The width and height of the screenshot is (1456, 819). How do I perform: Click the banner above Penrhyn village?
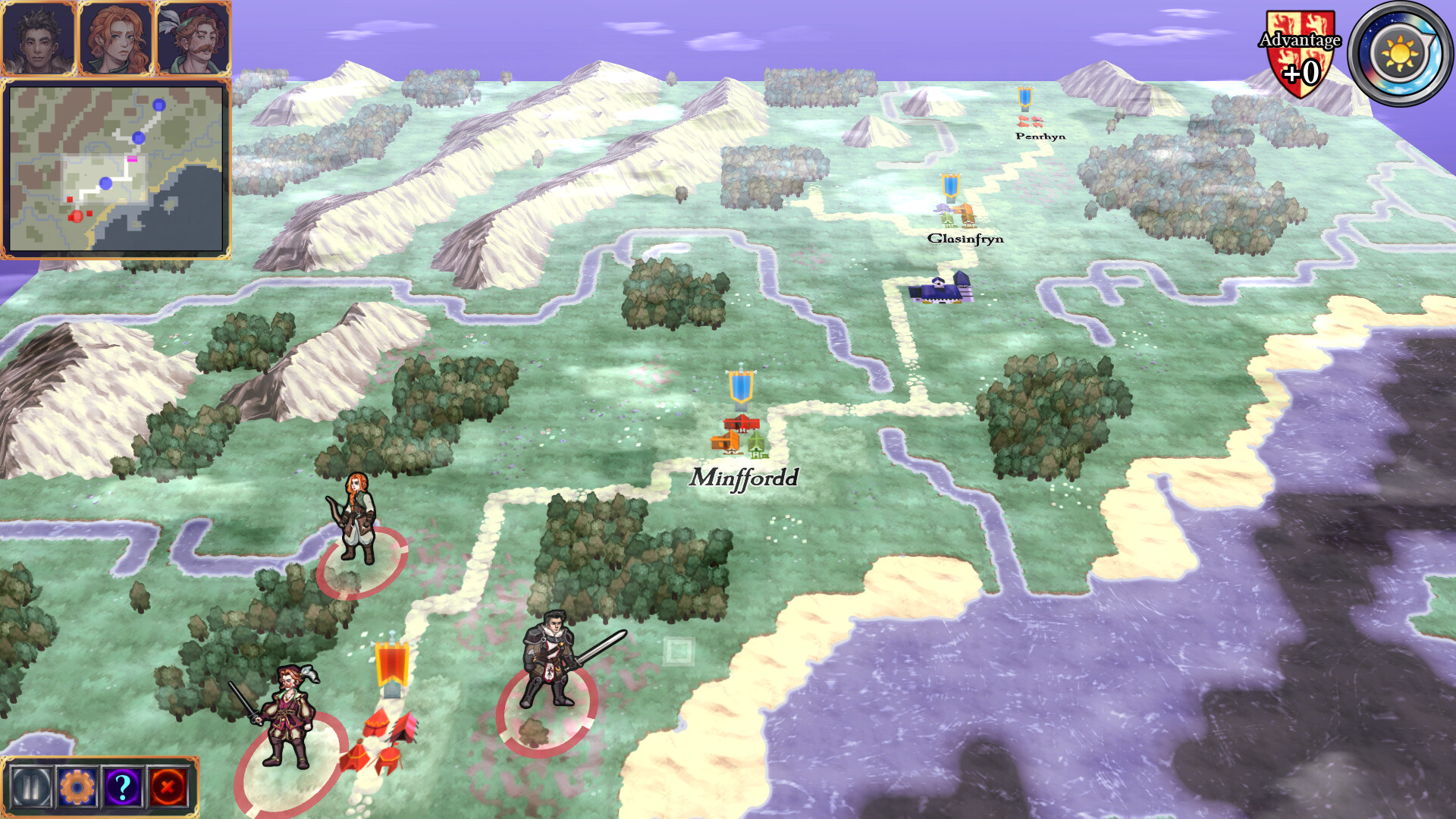(1025, 97)
